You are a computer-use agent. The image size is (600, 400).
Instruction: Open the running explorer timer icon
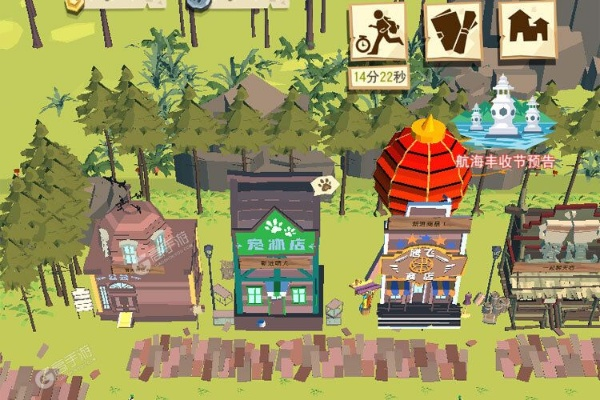coord(378,32)
